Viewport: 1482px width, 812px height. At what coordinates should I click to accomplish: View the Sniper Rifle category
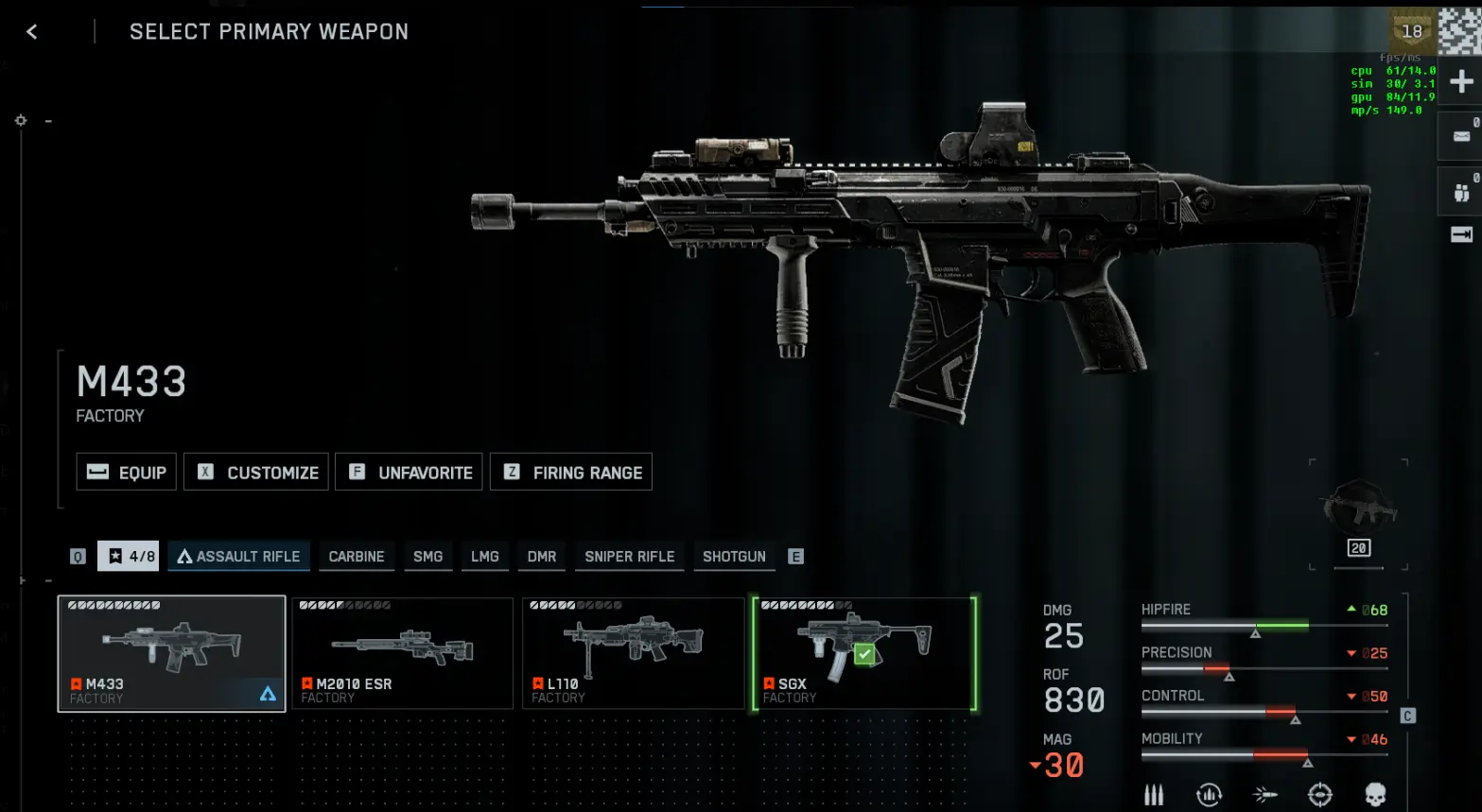(630, 556)
